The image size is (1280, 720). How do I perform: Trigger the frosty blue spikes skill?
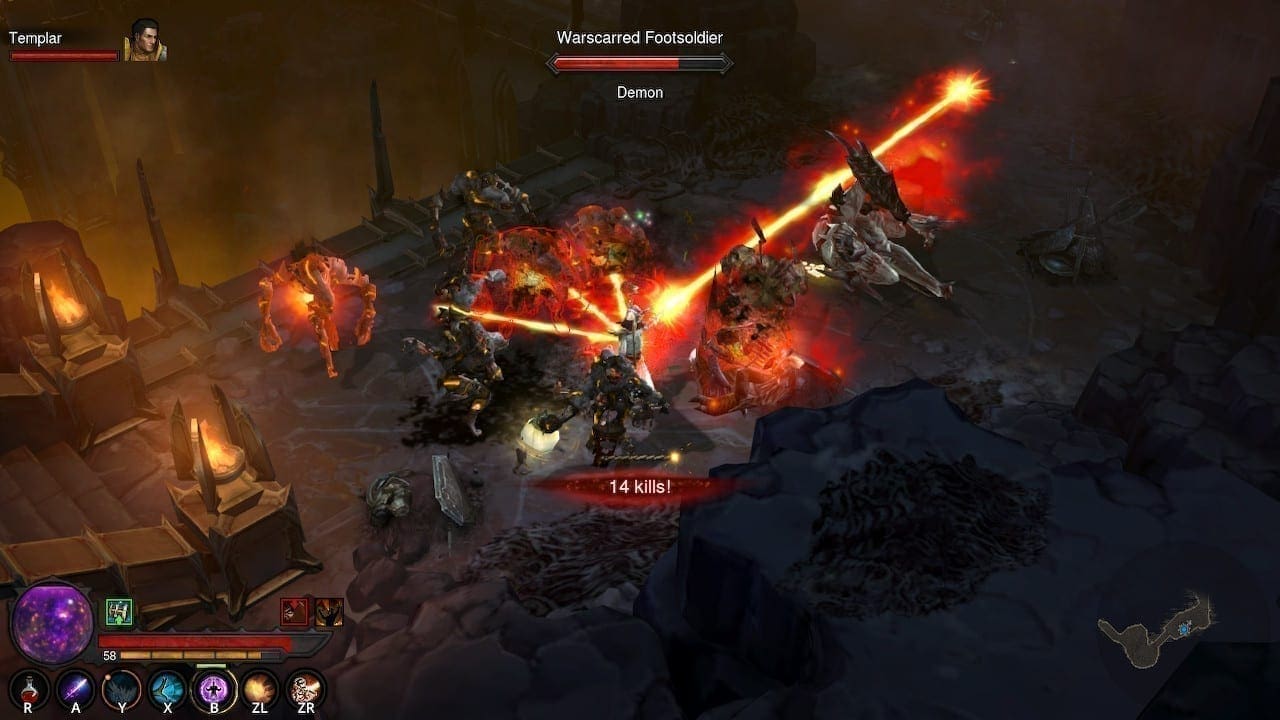pos(121,688)
